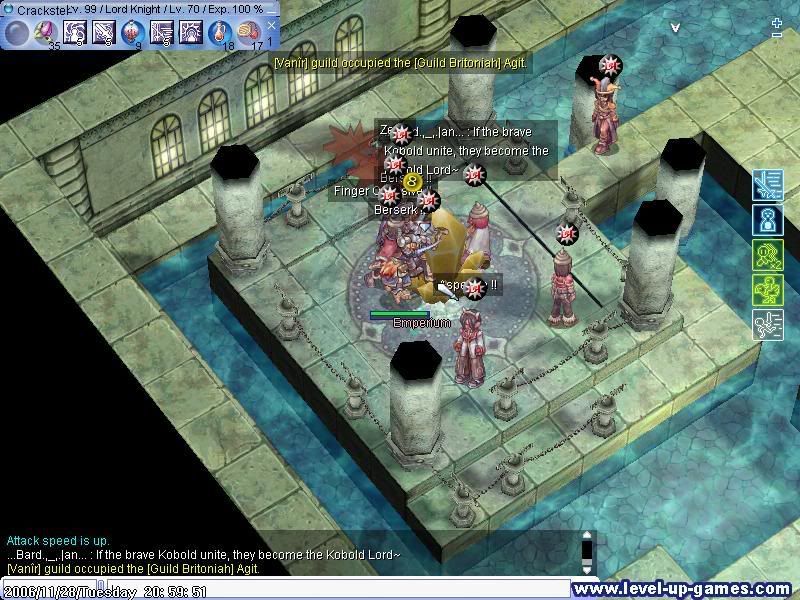Zoom out with the minus button

tap(778, 36)
